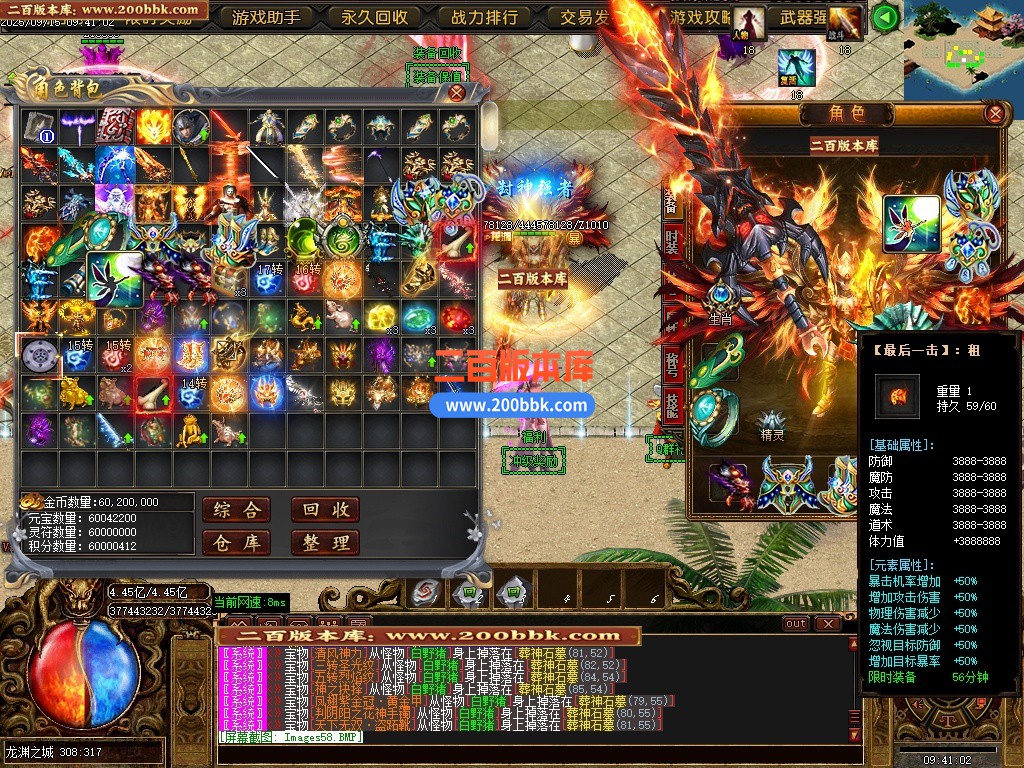Image resolution: width=1024 pixels, height=768 pixels.
Task: Select the silver round shield item in the bag
Action: point(40,355)
